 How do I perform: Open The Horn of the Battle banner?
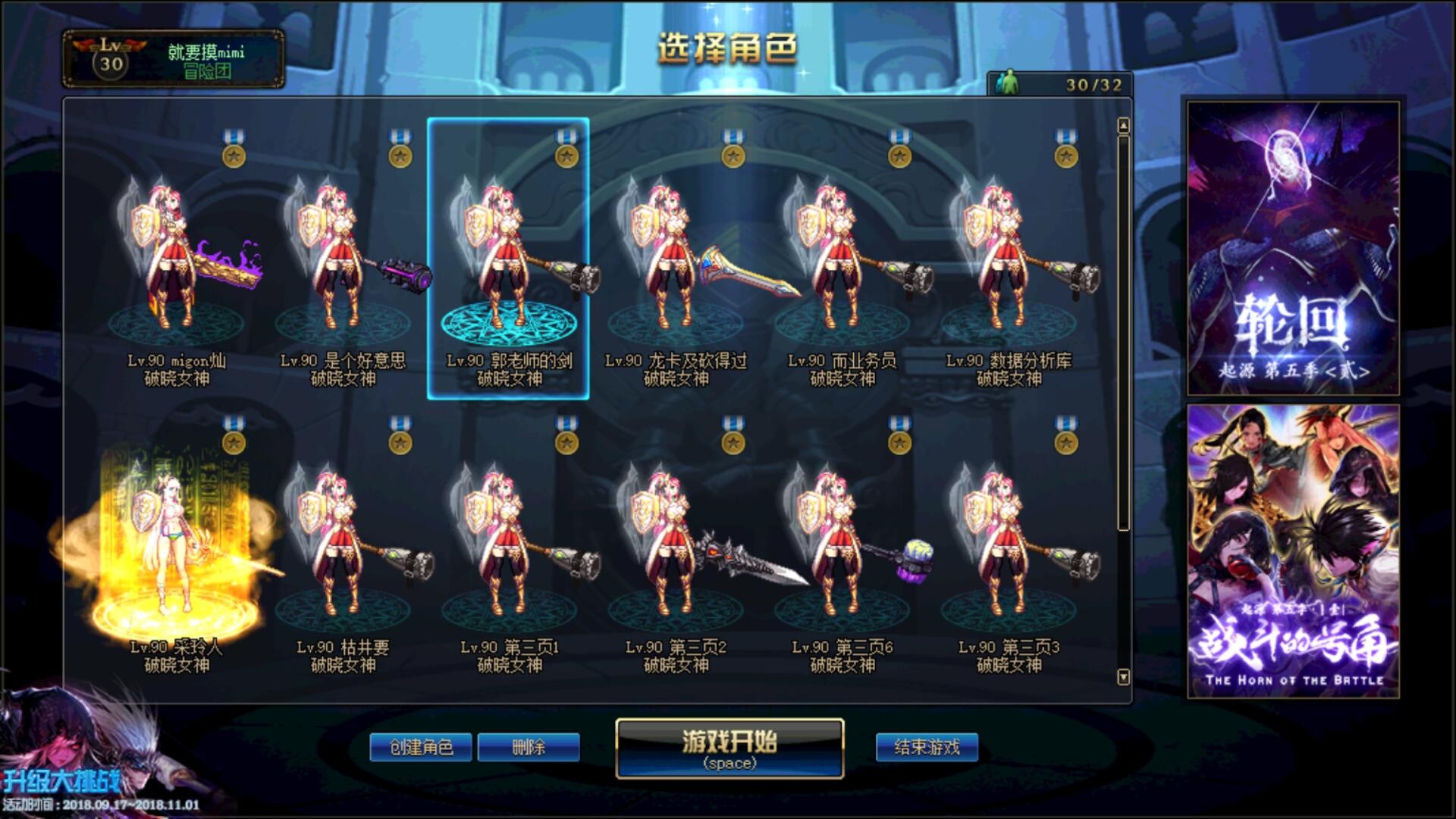(x=1292, y=551)
